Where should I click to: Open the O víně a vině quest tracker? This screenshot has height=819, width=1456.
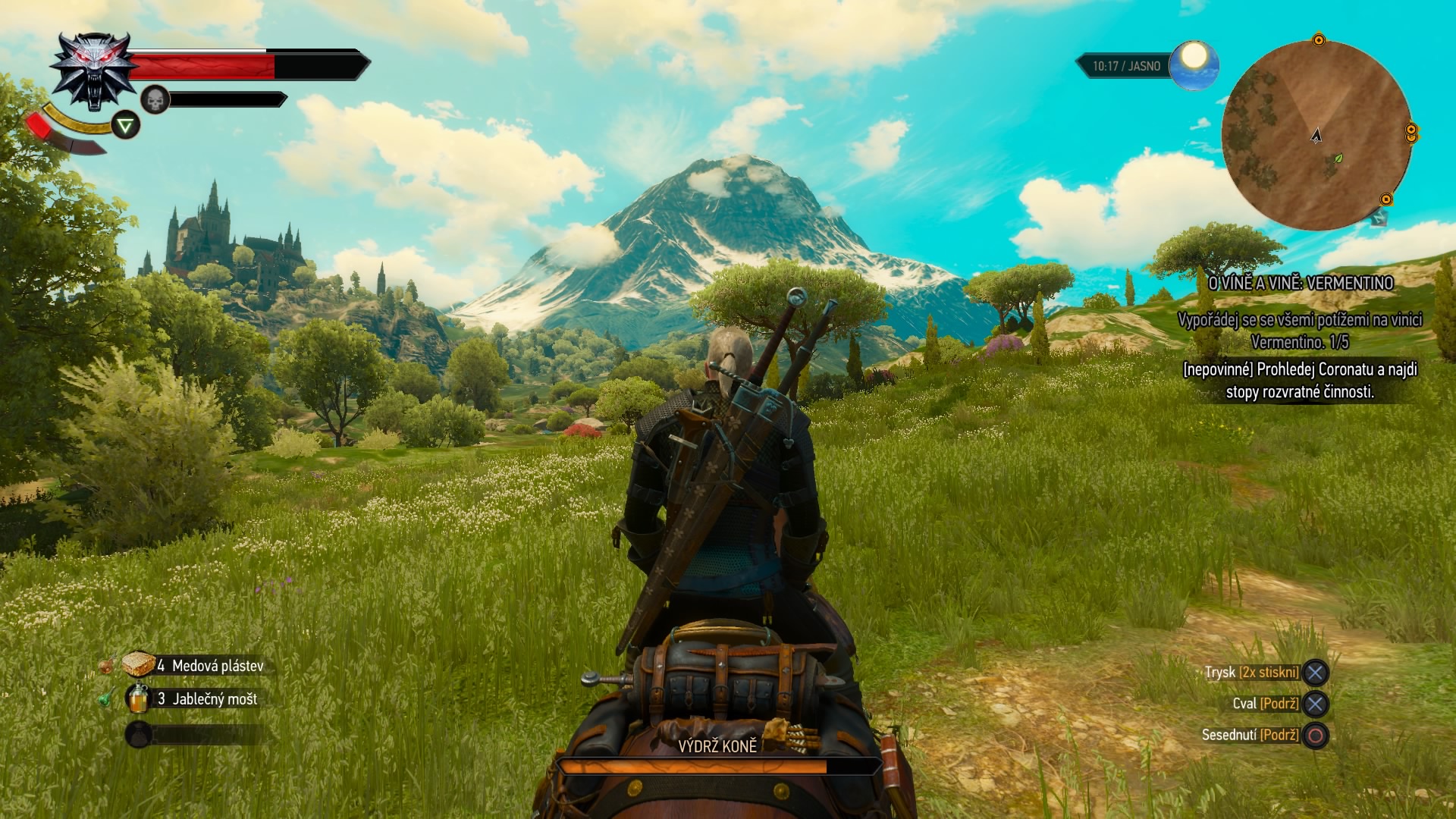1300,283
